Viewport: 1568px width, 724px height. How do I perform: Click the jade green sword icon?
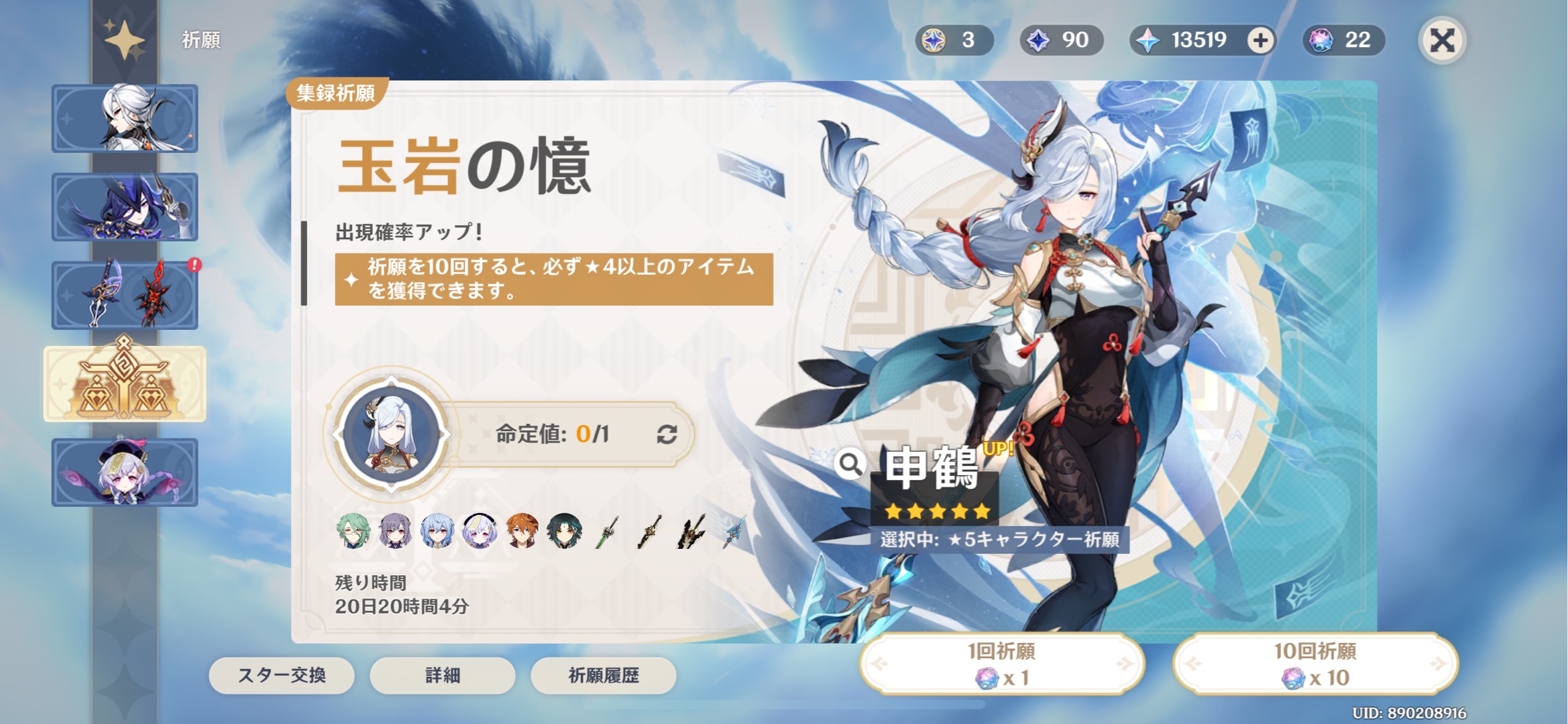(607, 532)
